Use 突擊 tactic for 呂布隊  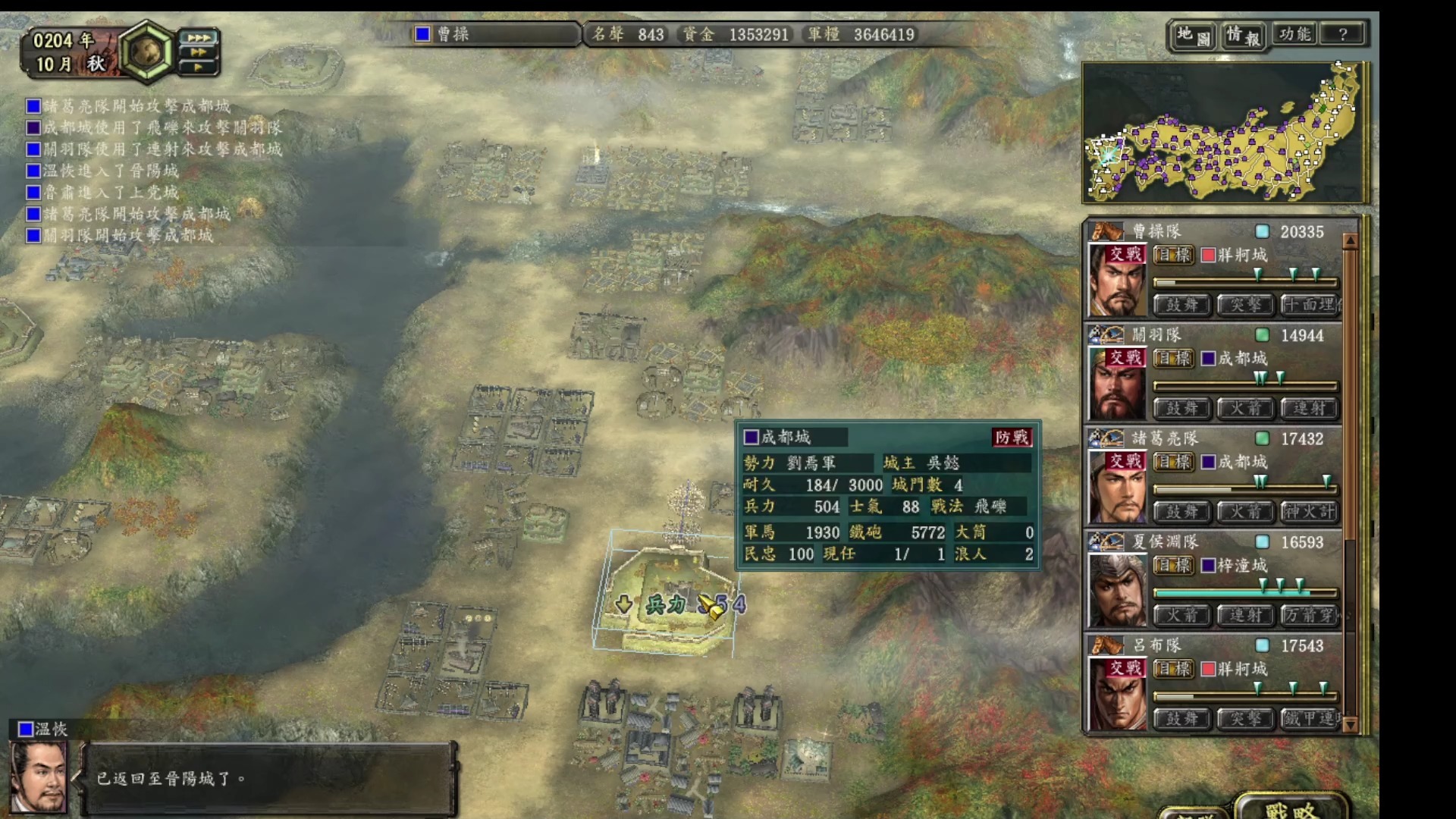[x=1245, y=718]
